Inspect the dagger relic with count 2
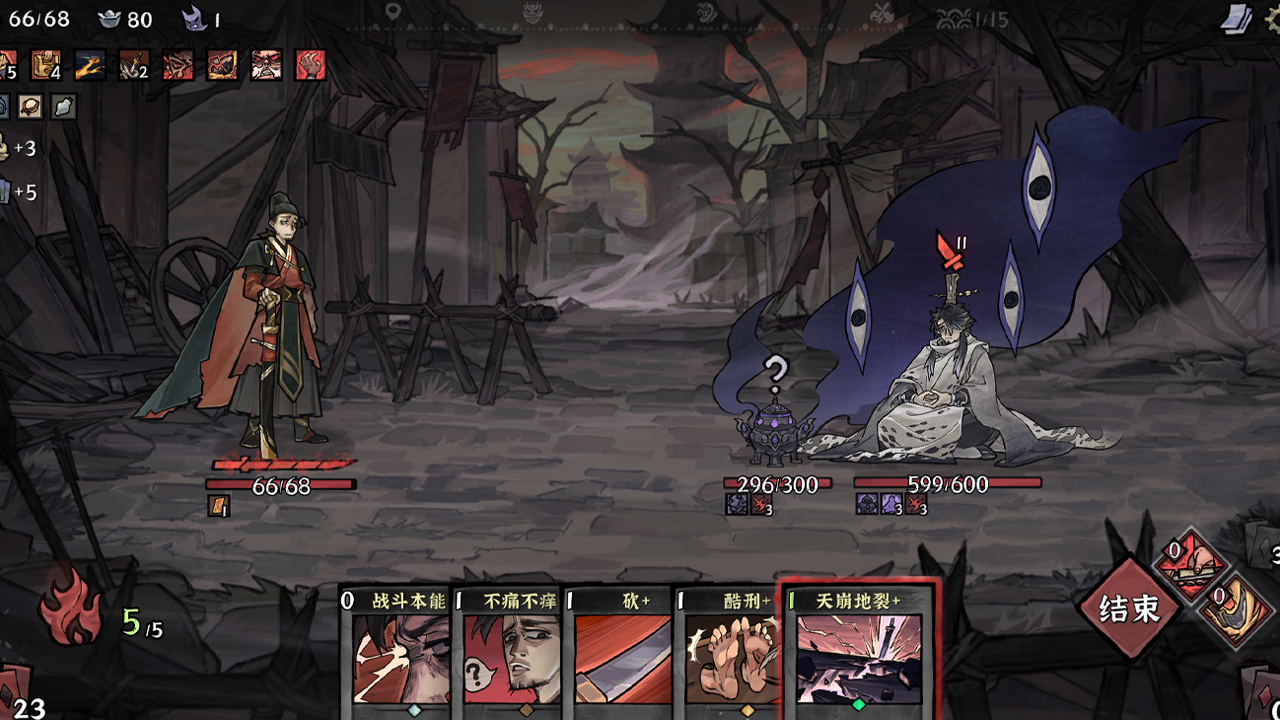The height and width of the screenshot is (720, 1280). pos(134,66)
